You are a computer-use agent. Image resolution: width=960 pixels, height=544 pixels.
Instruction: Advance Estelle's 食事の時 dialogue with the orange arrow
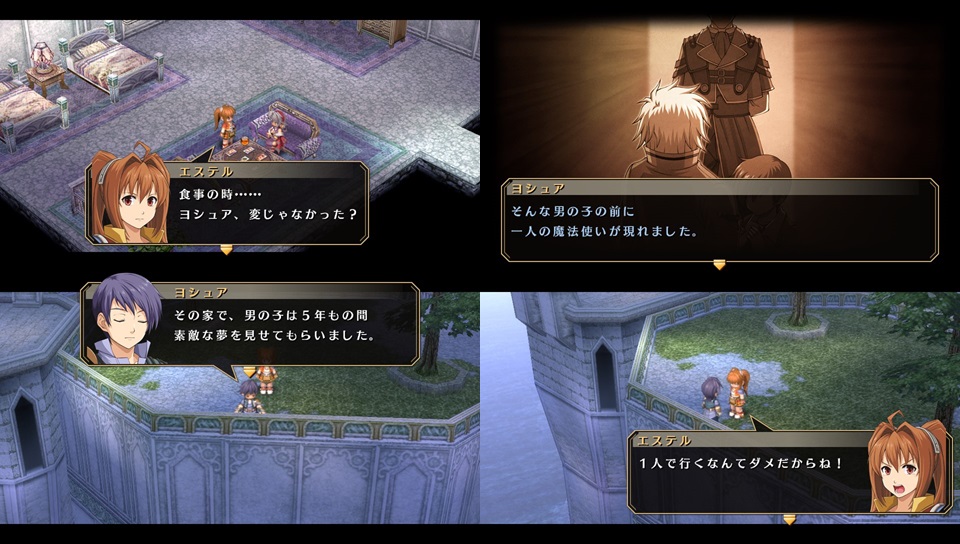(226, 250)
